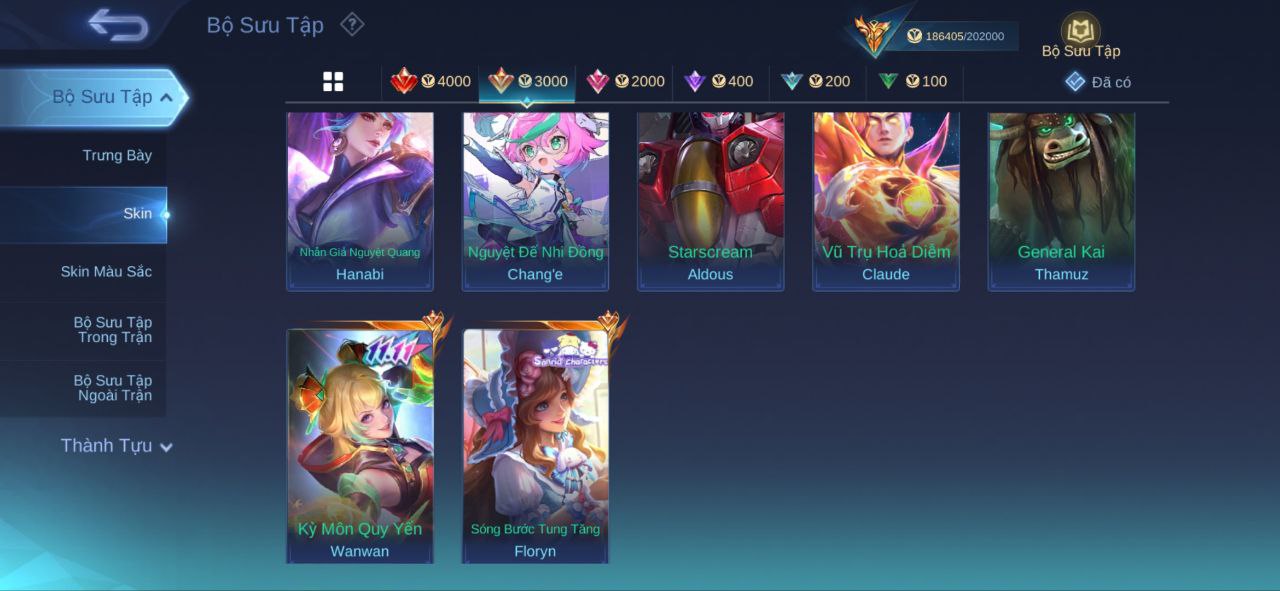Switch to the 100 point tier tab
1280x591 pixels.
(912, 82)
